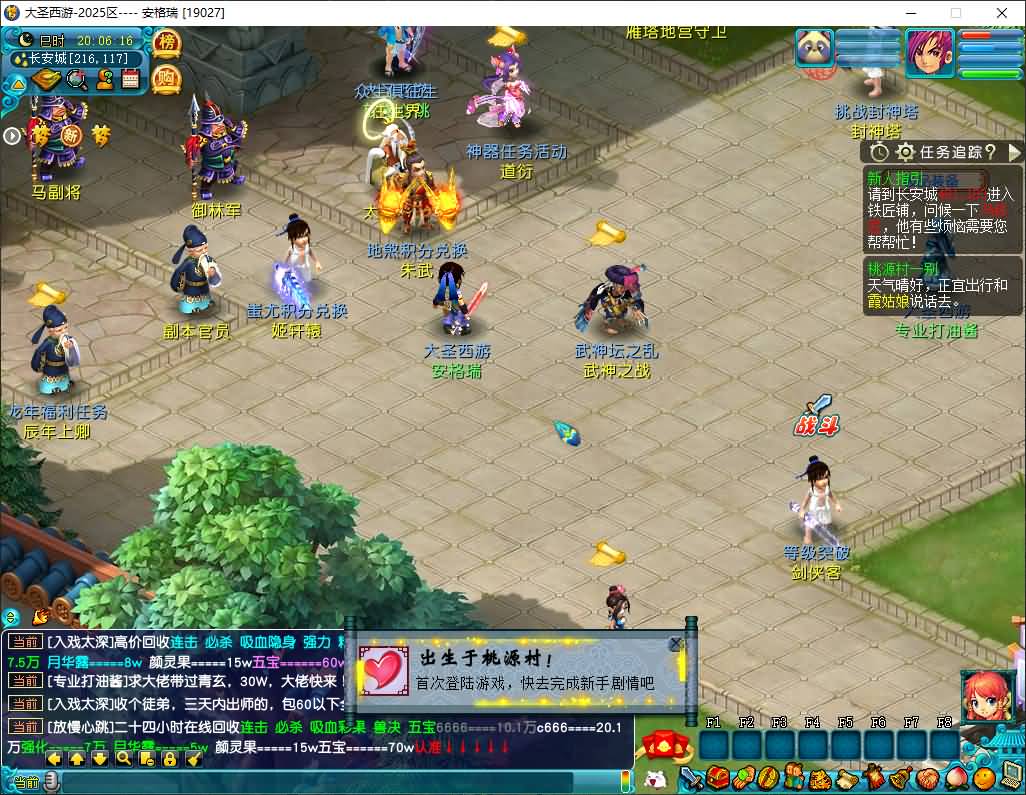This screenshot has width=1026, height=795.
Task: Open the player character portrait
Action: tap(930, 51)
